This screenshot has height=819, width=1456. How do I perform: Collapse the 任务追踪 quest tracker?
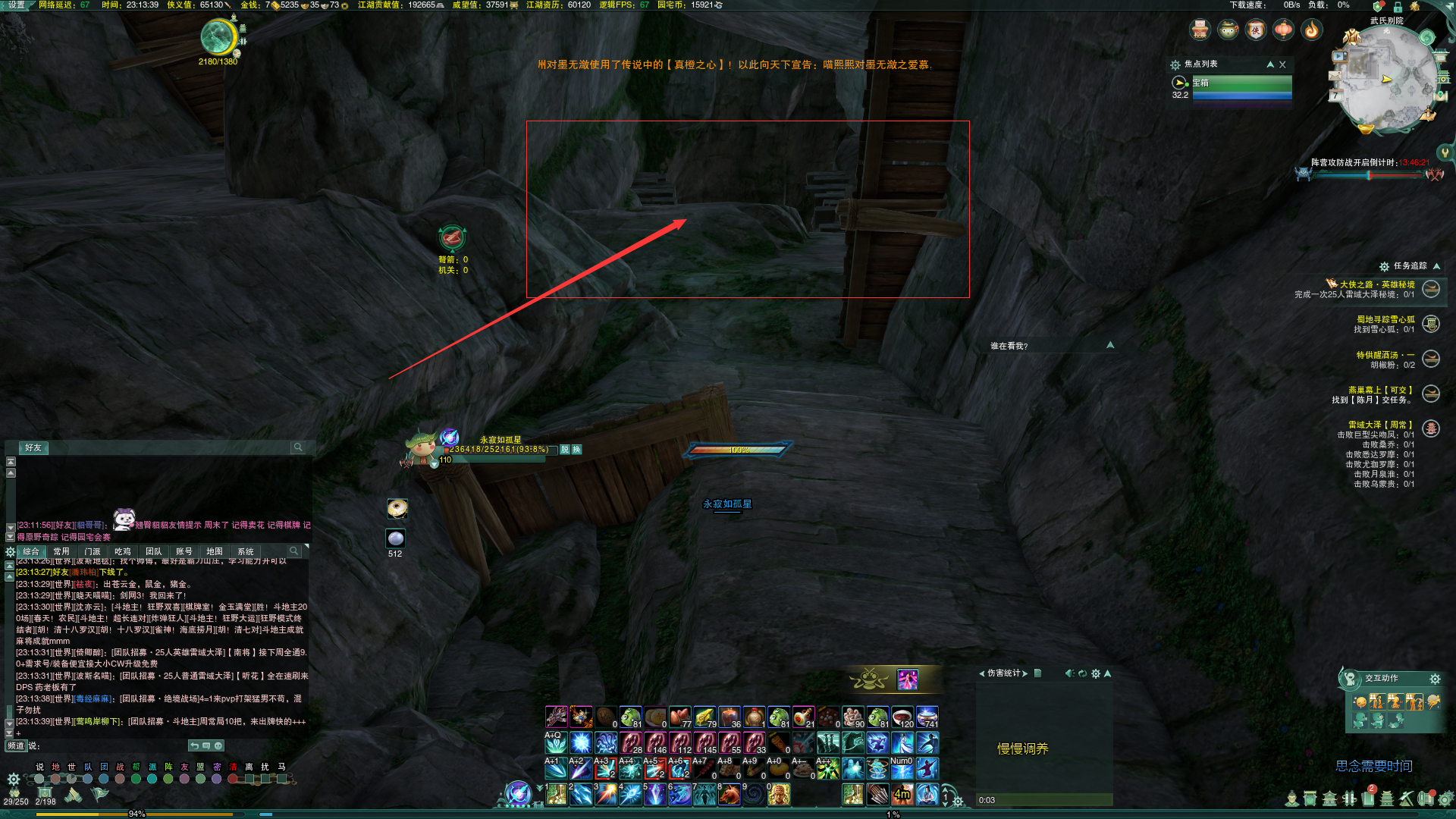pyautogui.click(x=1436, y=266)
